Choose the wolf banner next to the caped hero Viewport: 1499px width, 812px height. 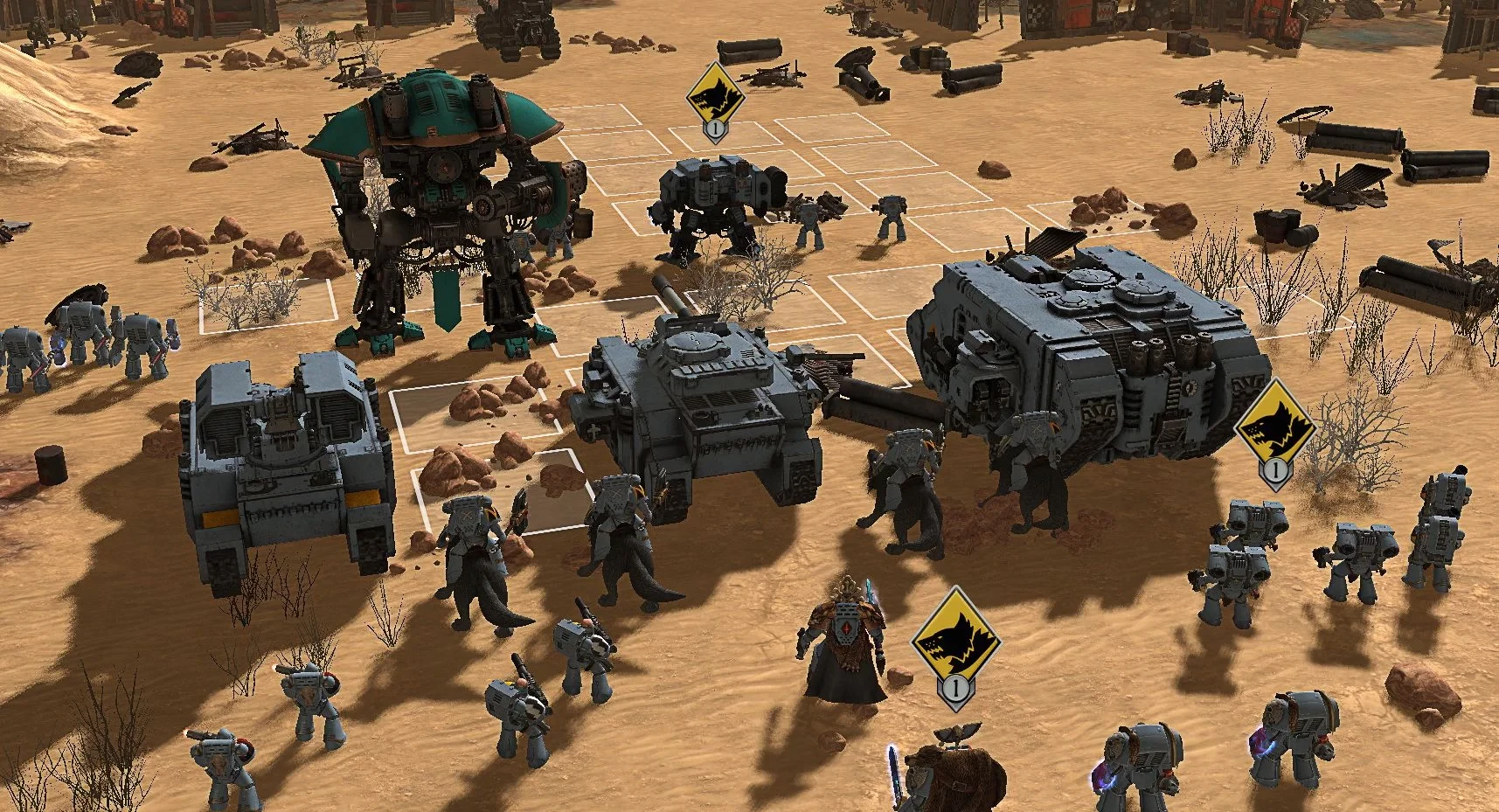[x=955, y=642]
